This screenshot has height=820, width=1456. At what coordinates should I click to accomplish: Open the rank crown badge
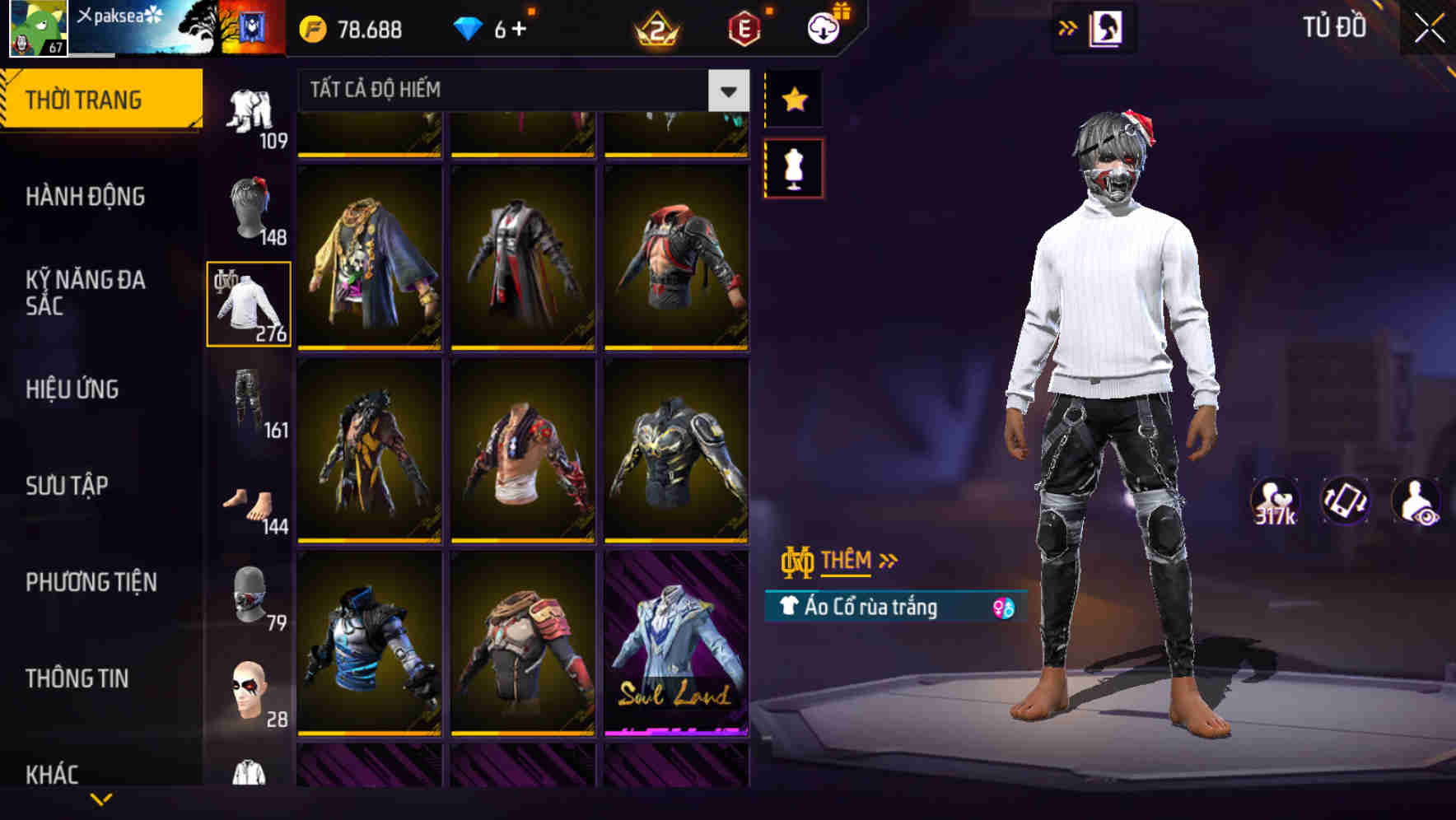pos(655,30)
